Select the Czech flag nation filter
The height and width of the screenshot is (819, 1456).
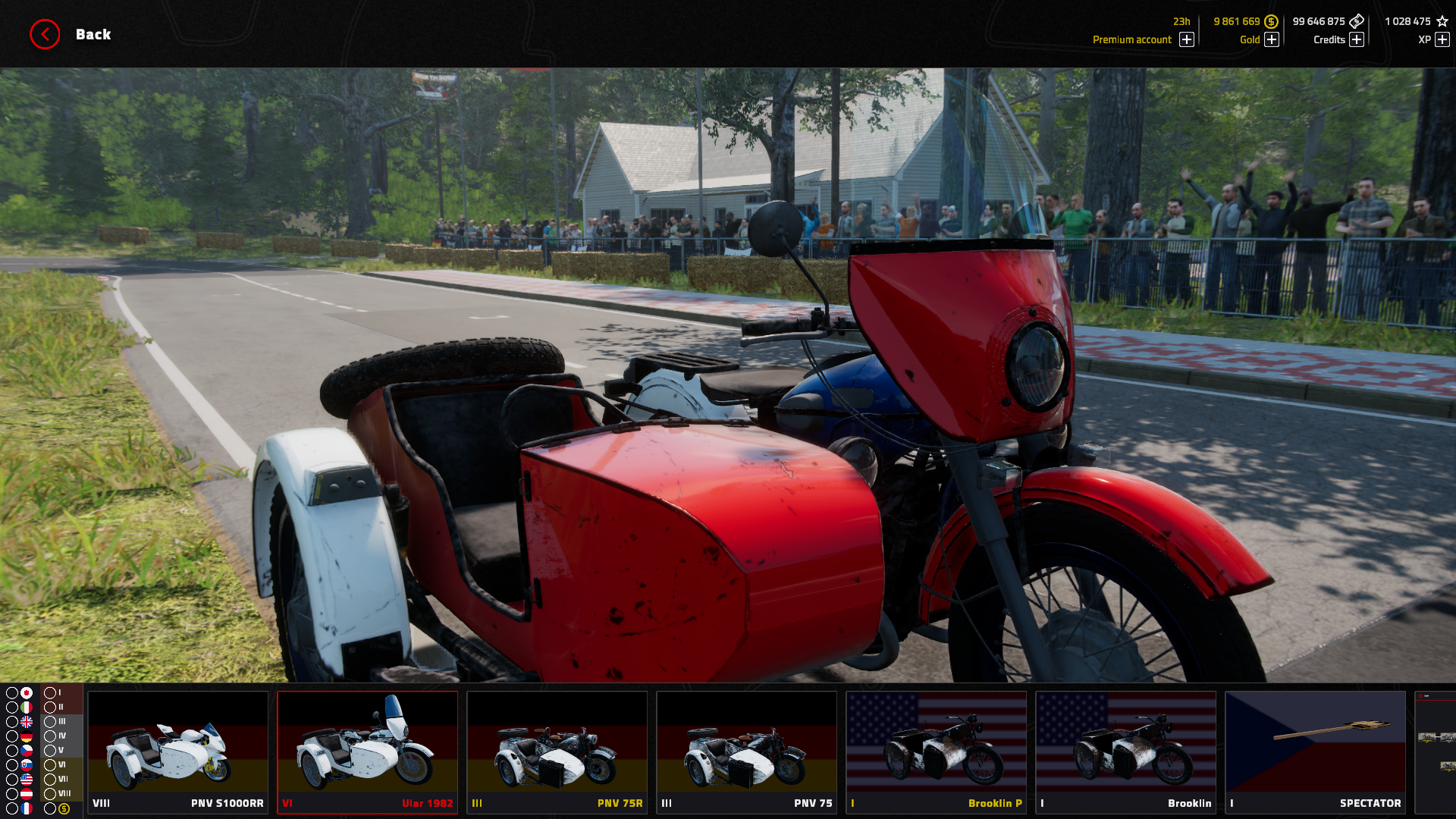[27, 751]
